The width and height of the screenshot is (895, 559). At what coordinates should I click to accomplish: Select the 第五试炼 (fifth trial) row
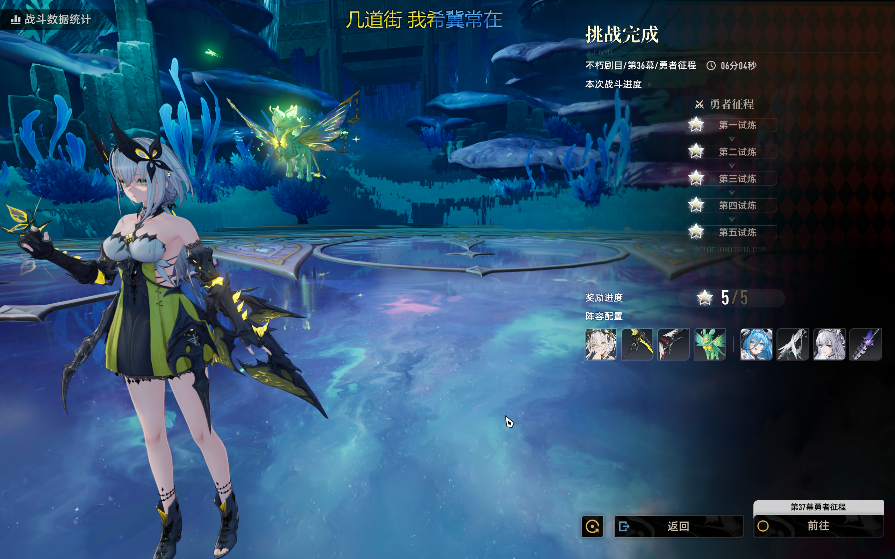[736, 232]
